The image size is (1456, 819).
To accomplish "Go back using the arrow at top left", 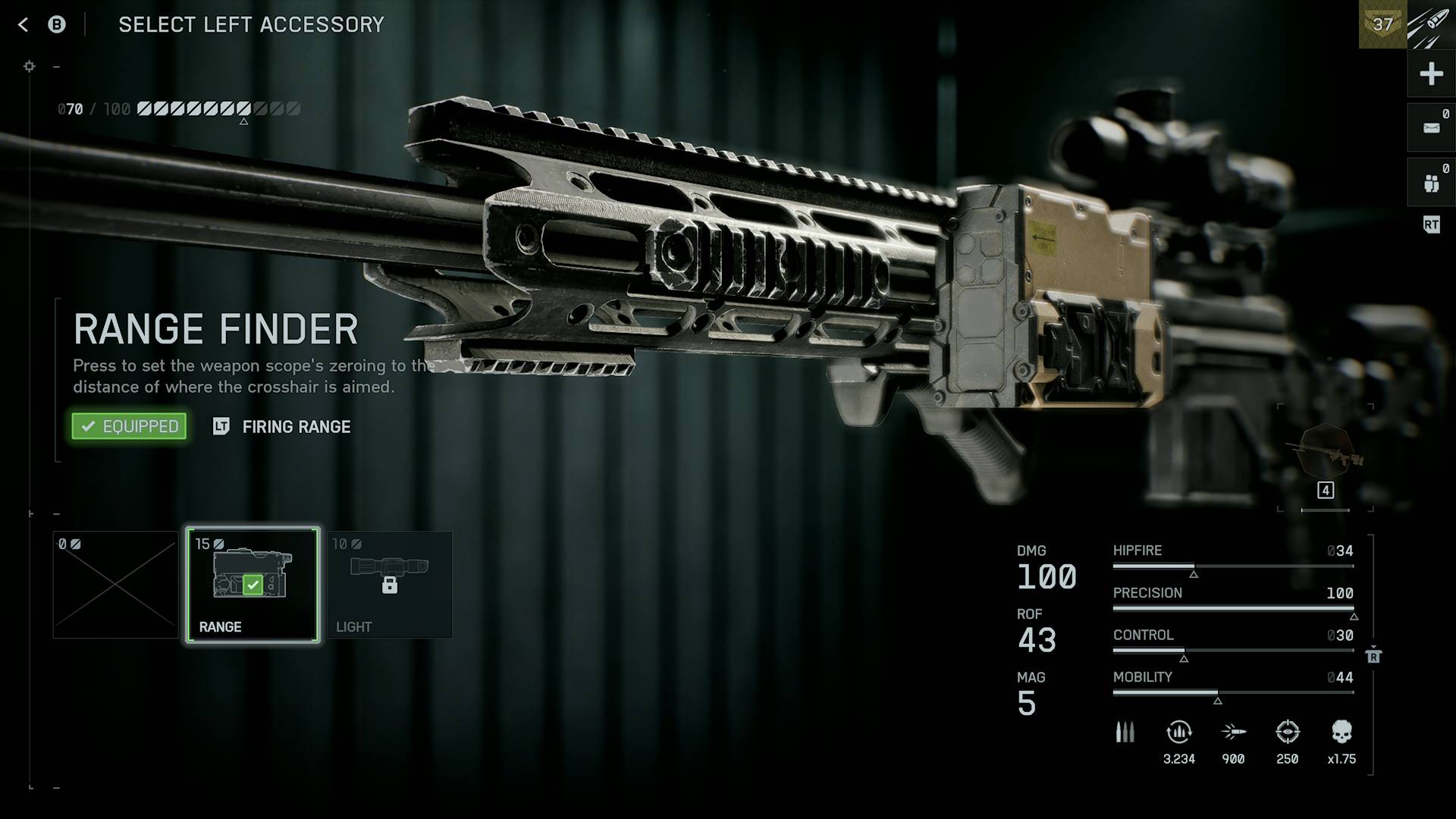I will click(24, 25).
